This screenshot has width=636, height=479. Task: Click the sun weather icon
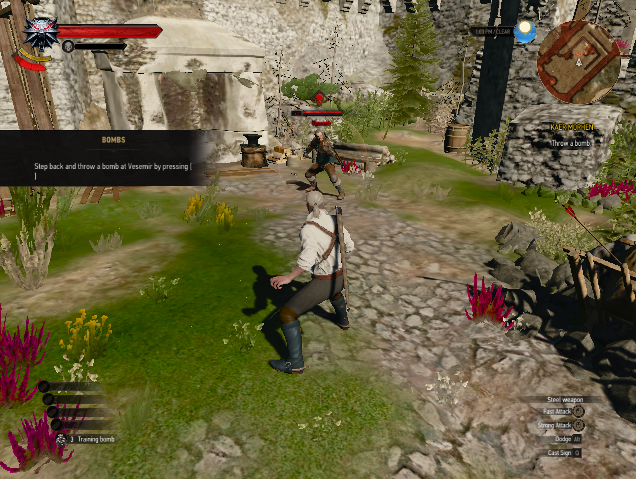(525, 33)
